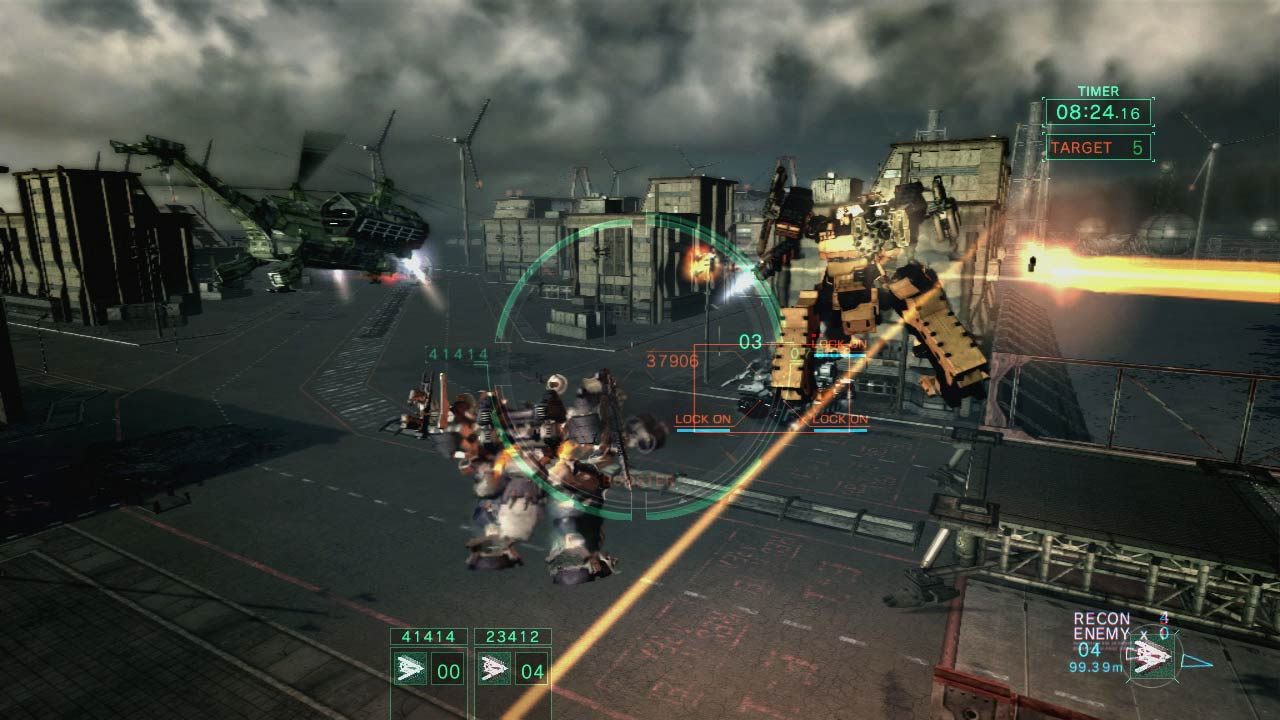Click the recon unit radar icon

1152,658
